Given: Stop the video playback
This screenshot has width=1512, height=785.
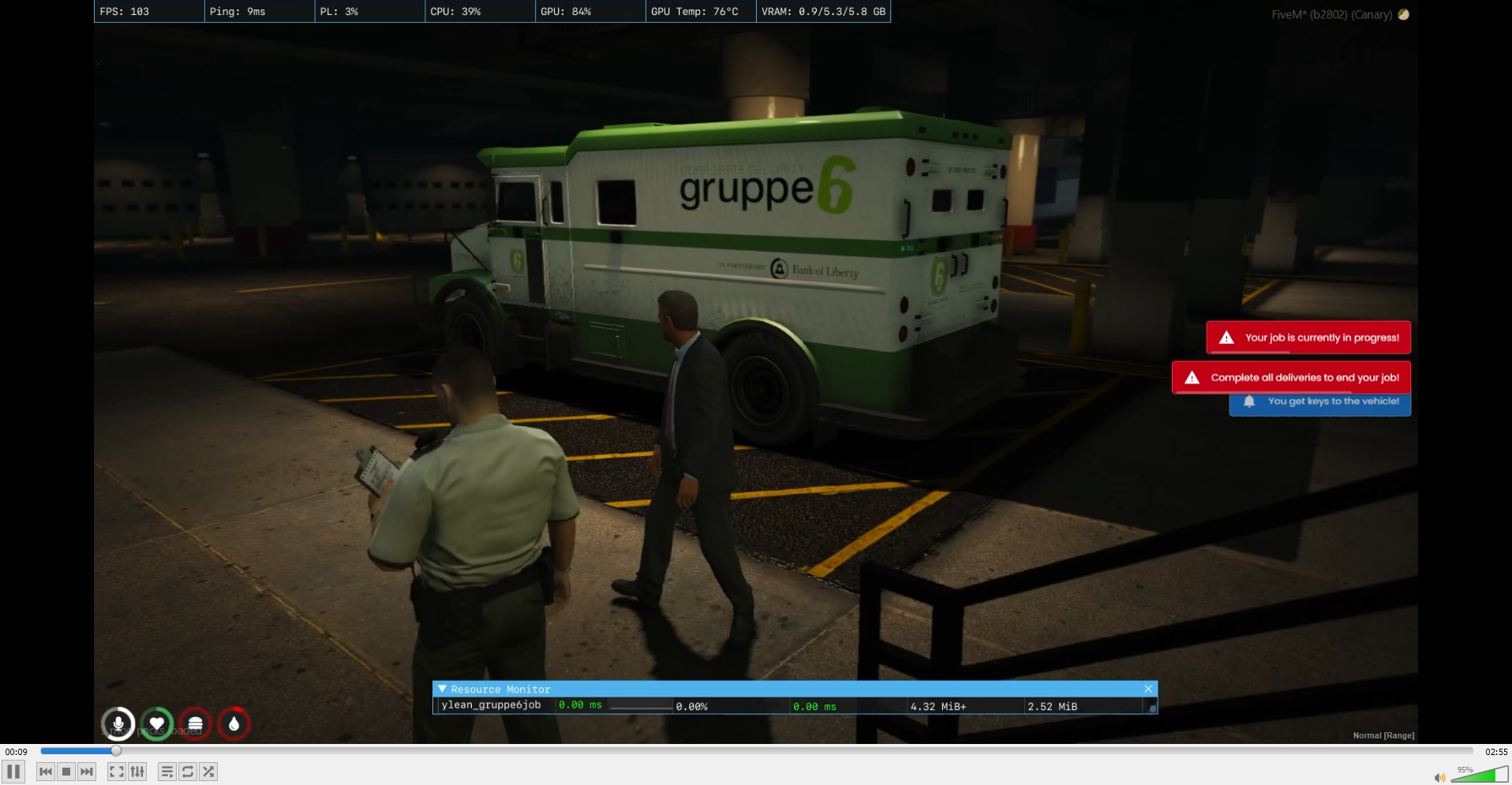Looking at the screenshot, I should click(x=65, y=772).
